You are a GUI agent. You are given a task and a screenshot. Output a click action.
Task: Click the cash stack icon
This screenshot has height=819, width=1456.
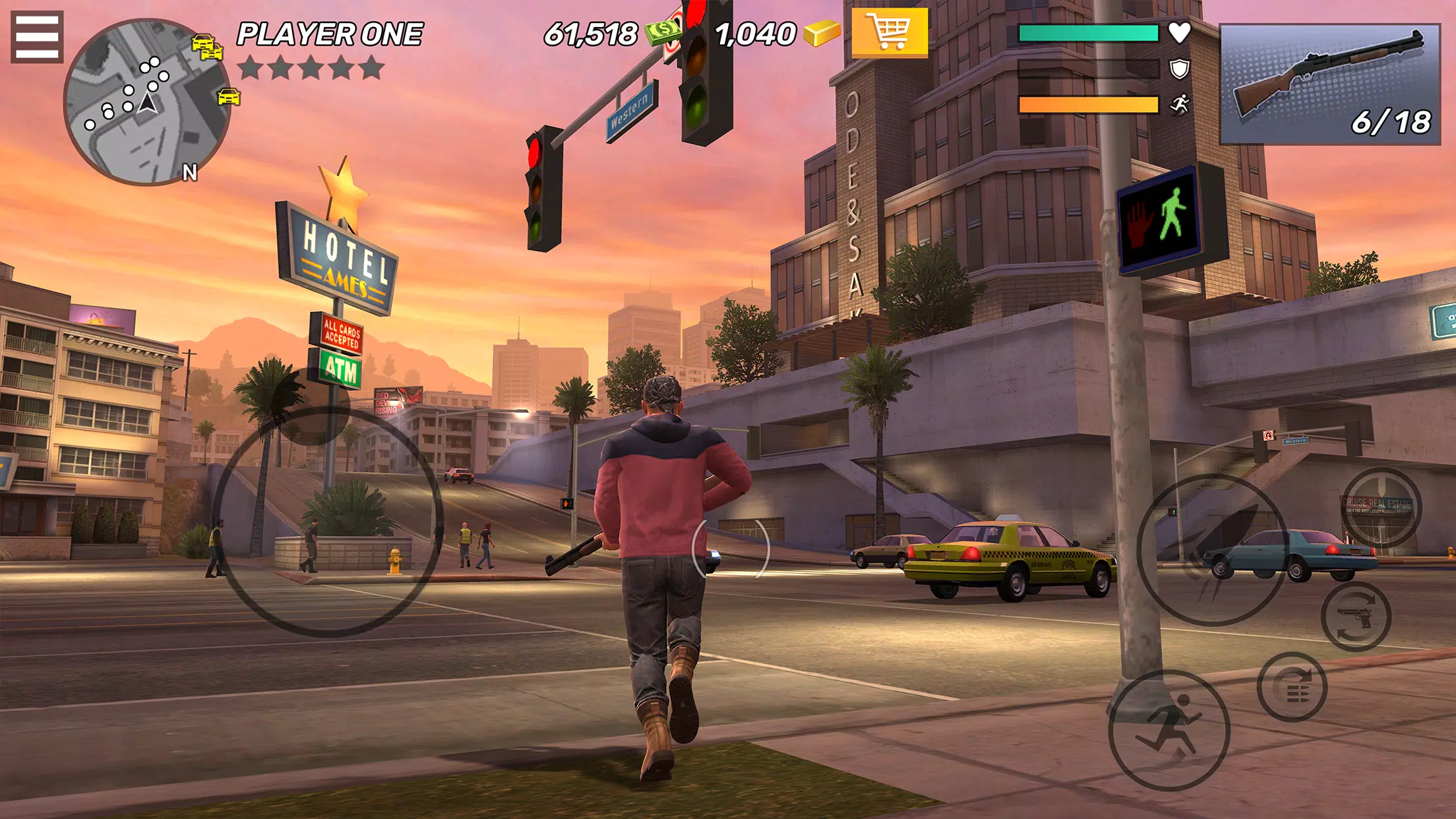(x=663, y=32)
